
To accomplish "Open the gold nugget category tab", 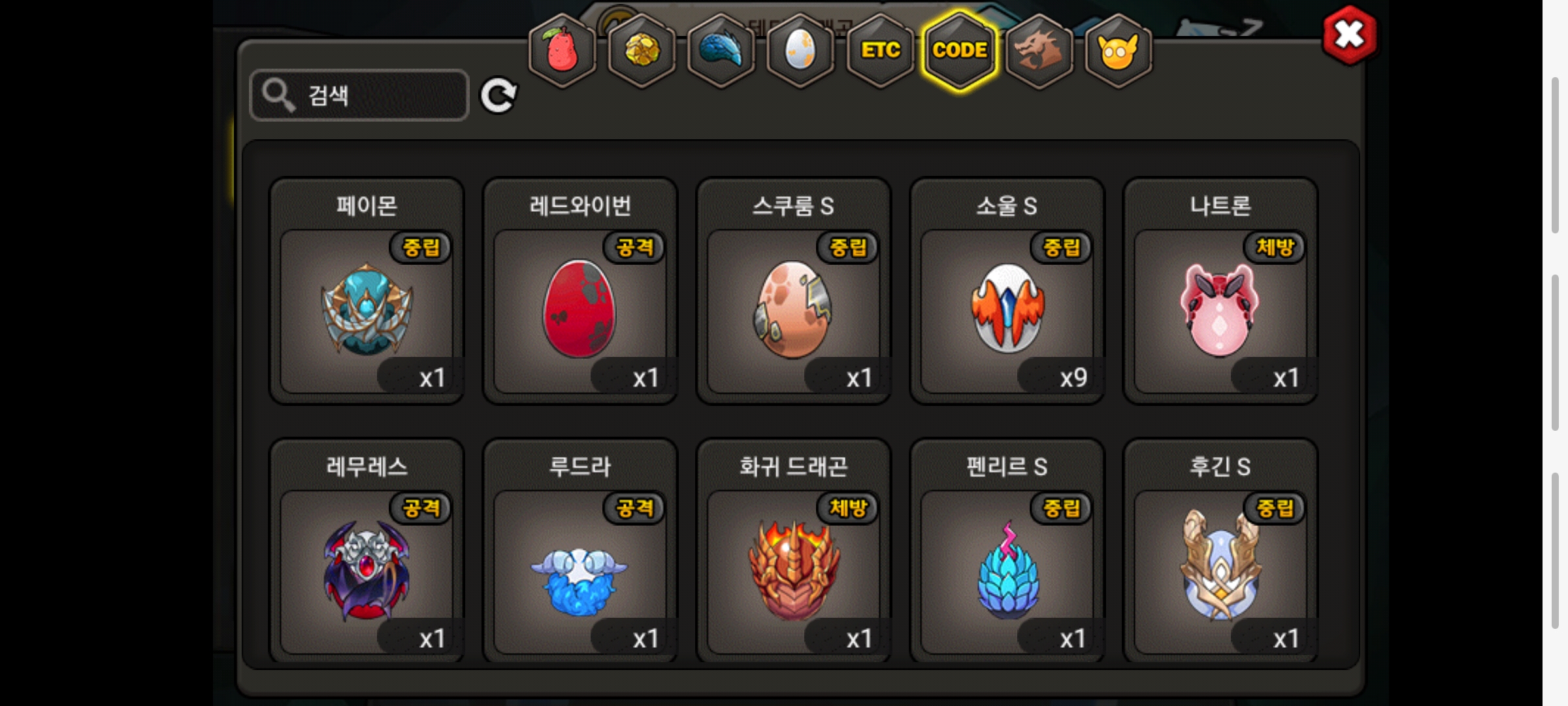I will click(x=642, y=50).
